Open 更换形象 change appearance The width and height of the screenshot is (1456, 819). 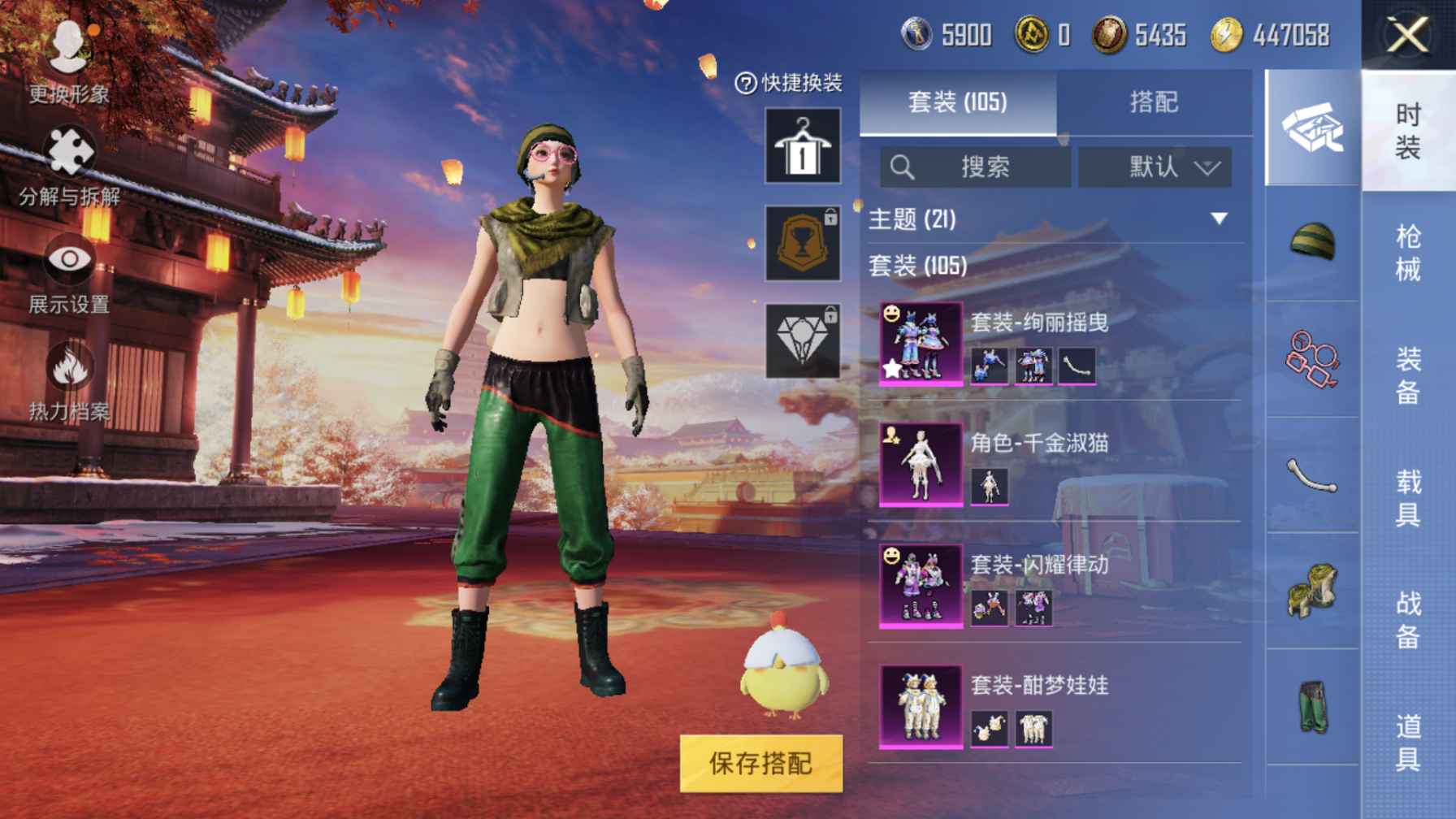69,61
